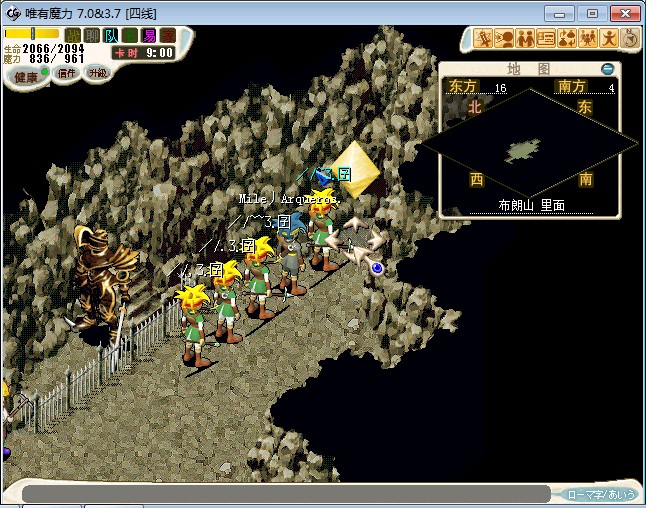Open the 健康 health status panel
The width and height of the screenshot is (646, 508).
click(24, 77)
